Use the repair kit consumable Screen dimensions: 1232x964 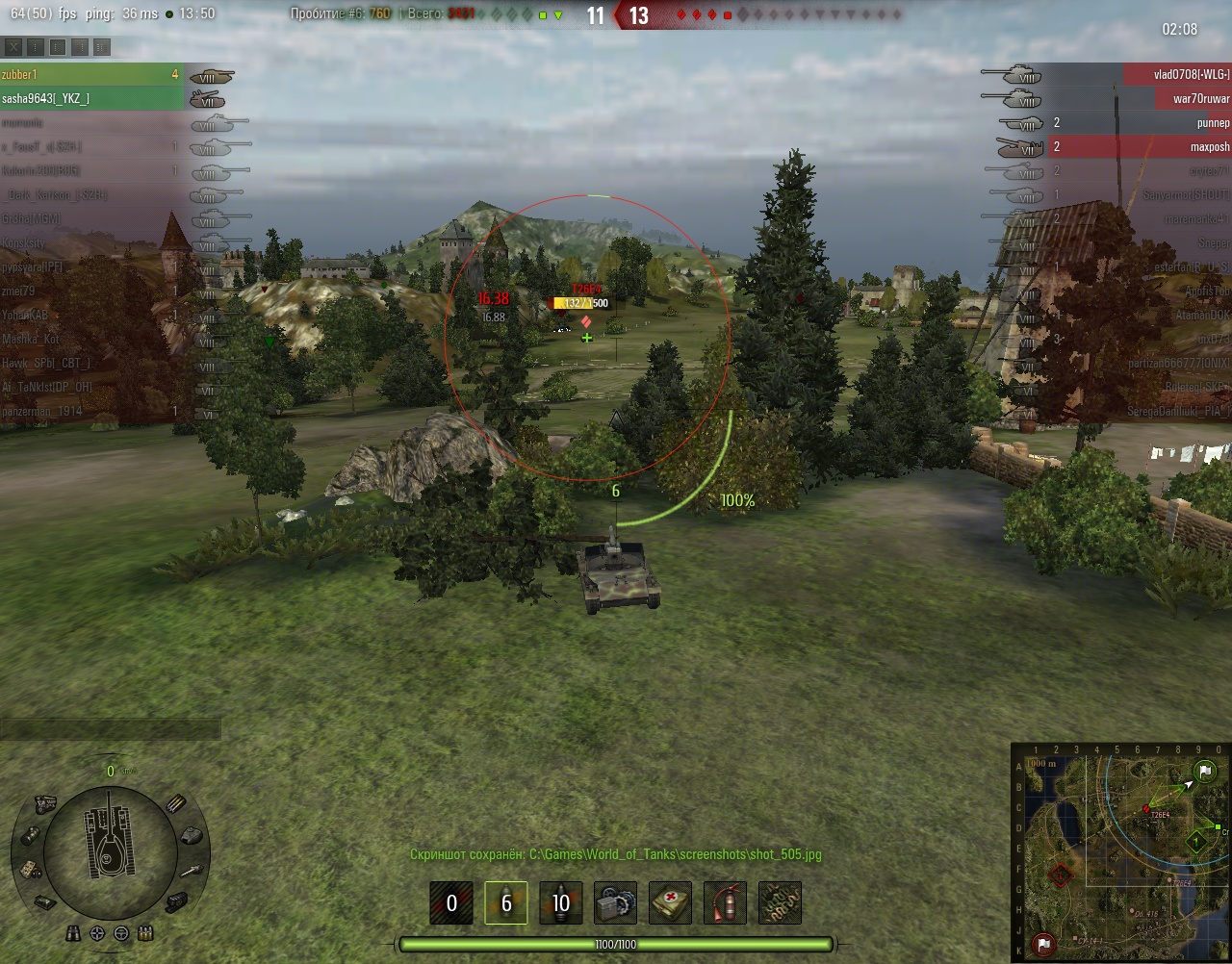click(x=615, y=903)
